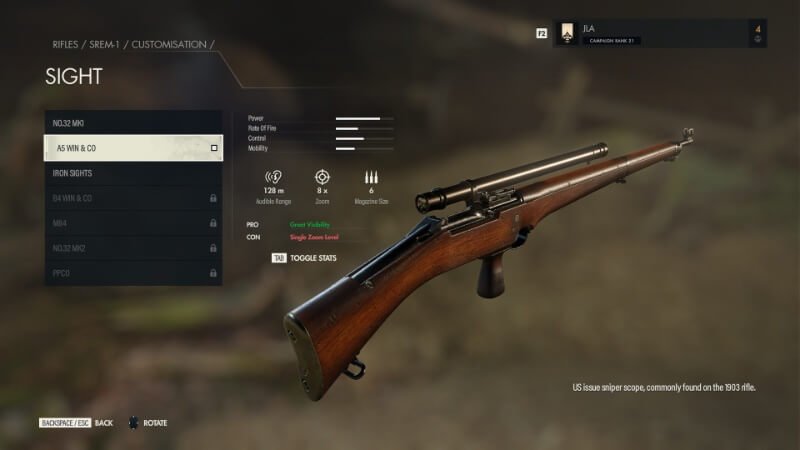Go back to the previous menu
This screenshot has width=800, height=450.
tap(76, 423)
